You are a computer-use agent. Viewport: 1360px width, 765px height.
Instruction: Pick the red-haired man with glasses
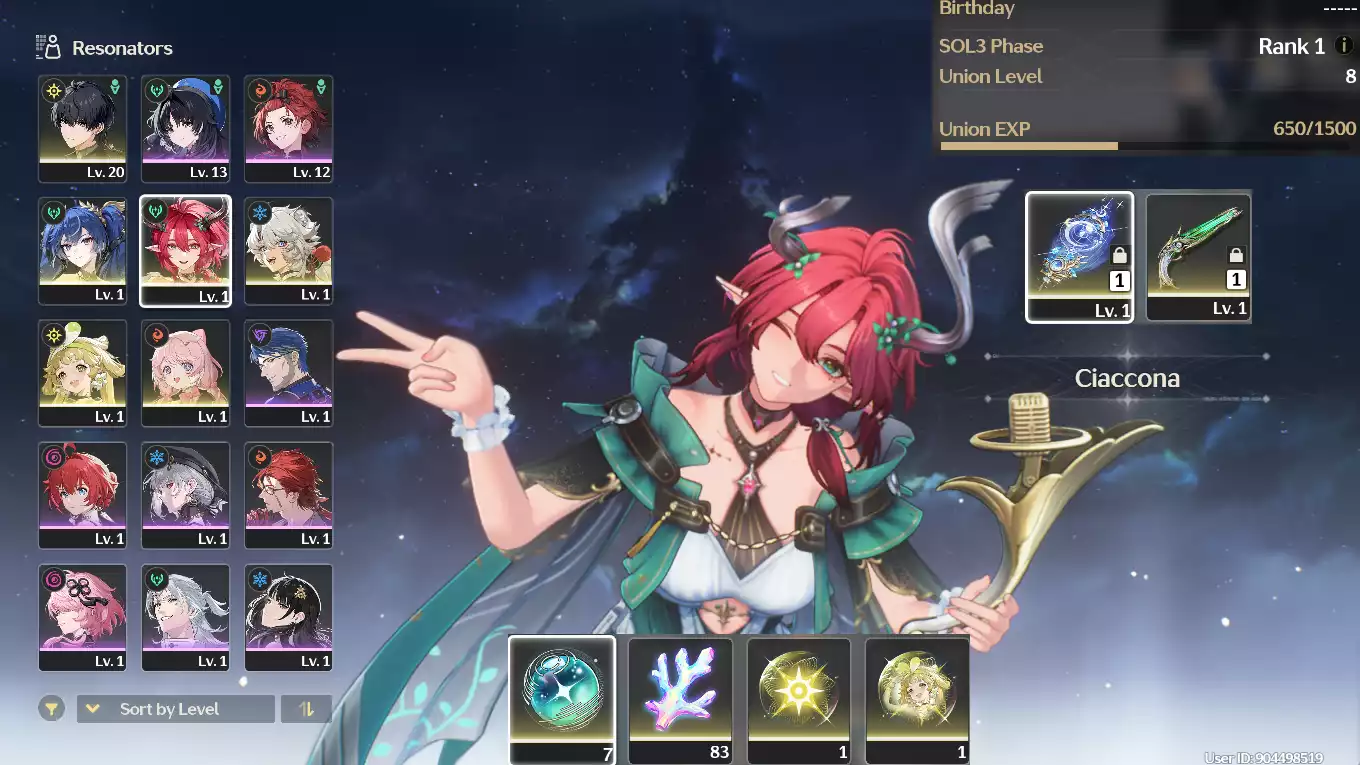289,494
